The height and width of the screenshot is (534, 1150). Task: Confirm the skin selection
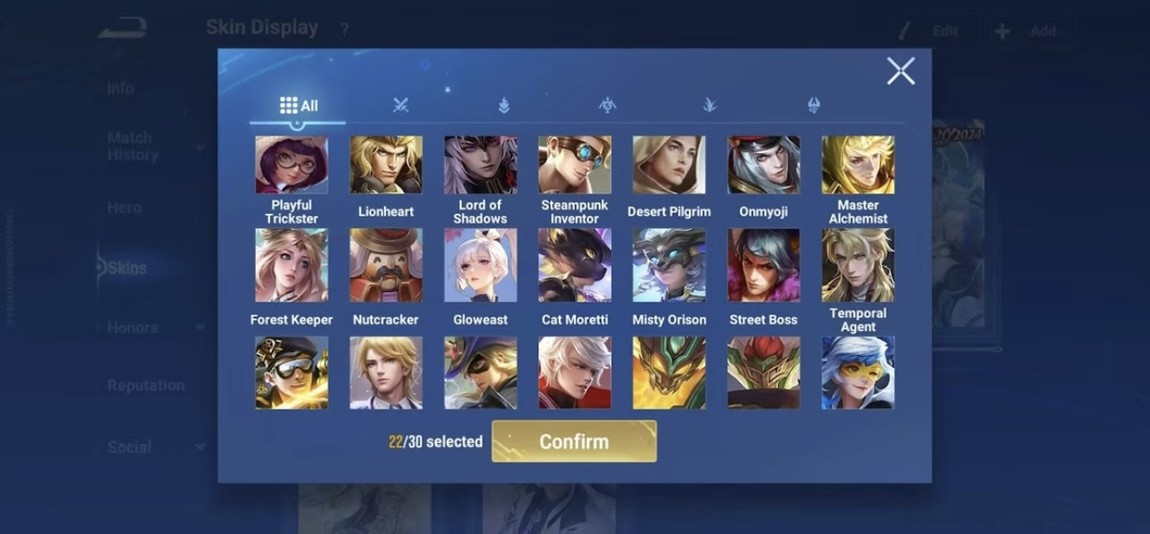tap(574, 441)
